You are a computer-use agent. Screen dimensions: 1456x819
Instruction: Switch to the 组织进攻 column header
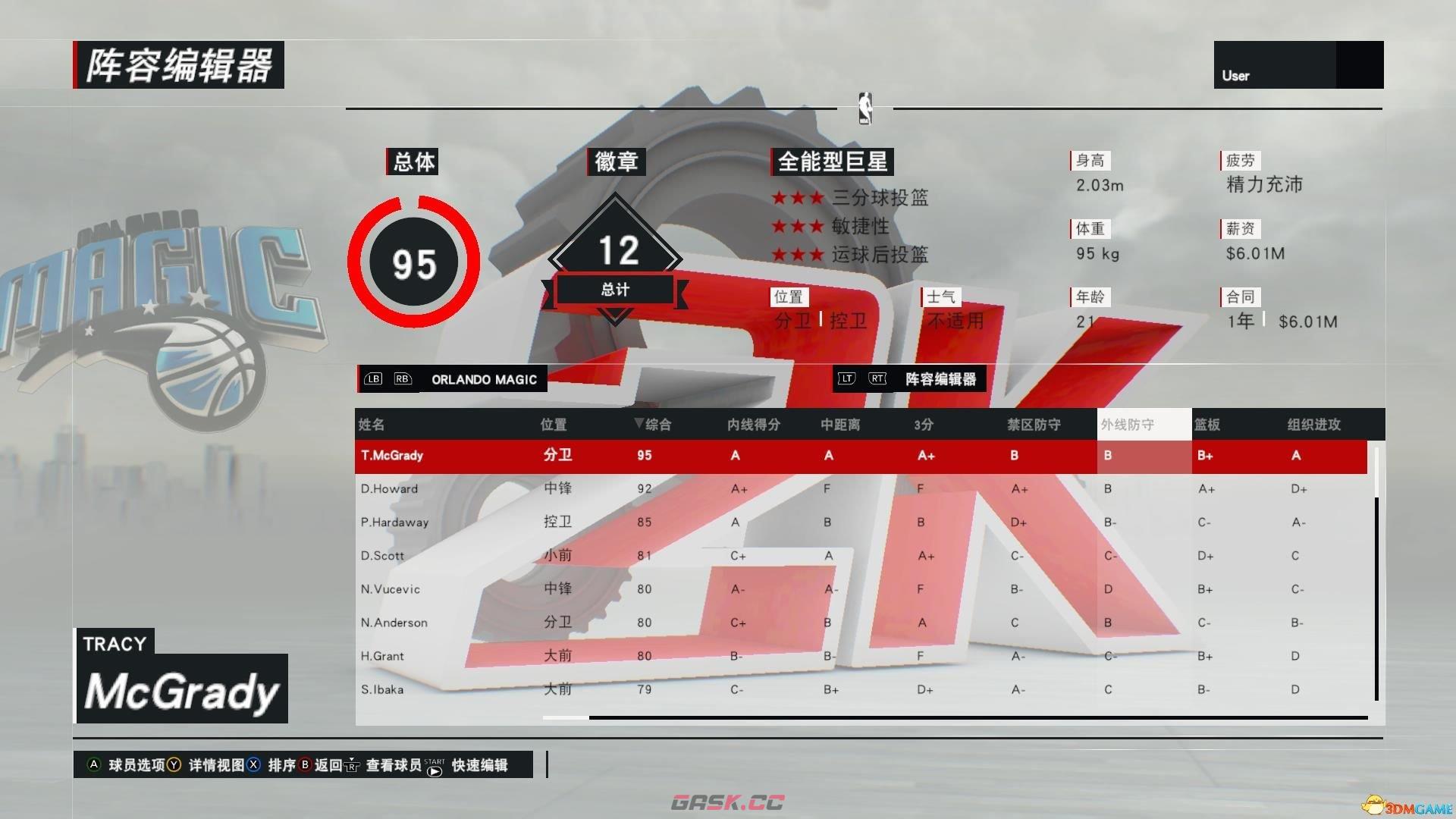(1314, 425)
